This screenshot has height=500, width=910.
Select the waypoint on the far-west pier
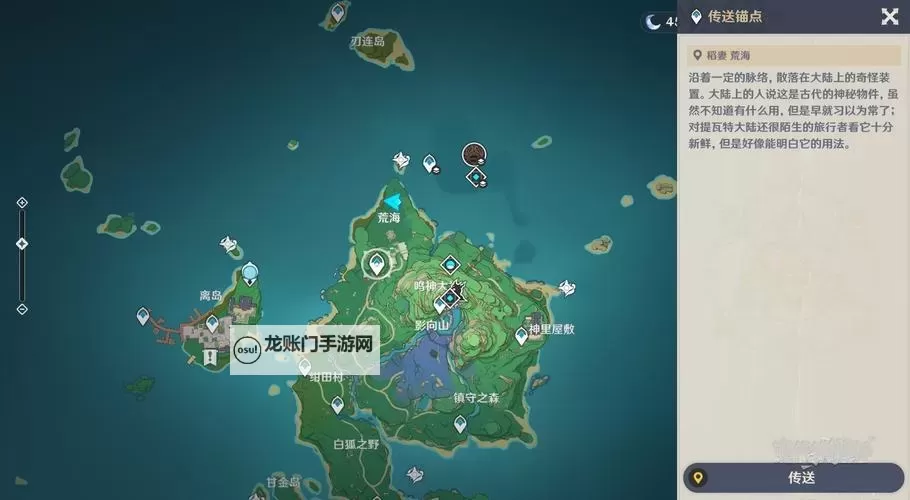click(143, 316)
